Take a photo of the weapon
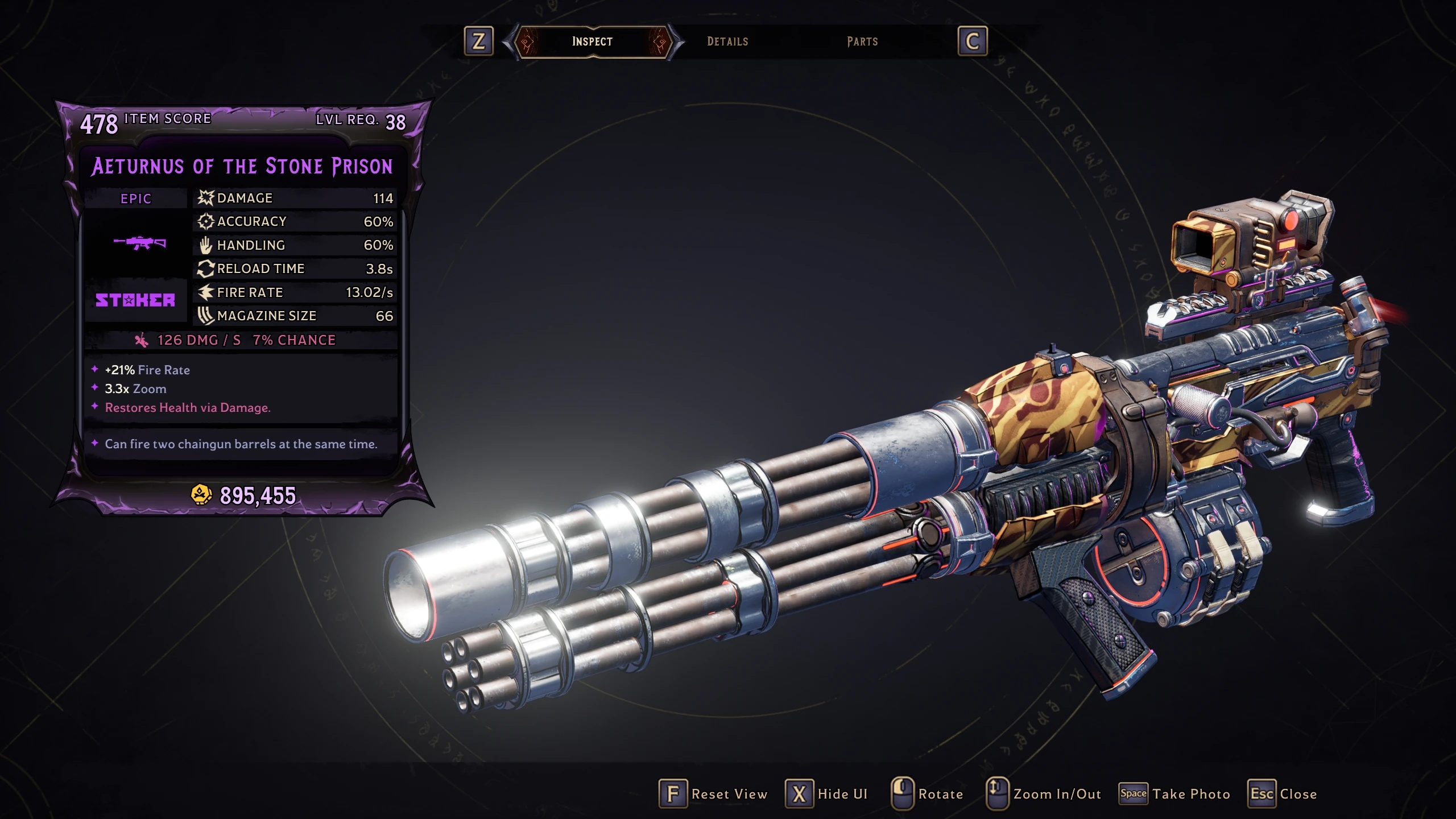Viewport: 1456px width, 819px height. pyautogui.click(x=1174, y=794)
